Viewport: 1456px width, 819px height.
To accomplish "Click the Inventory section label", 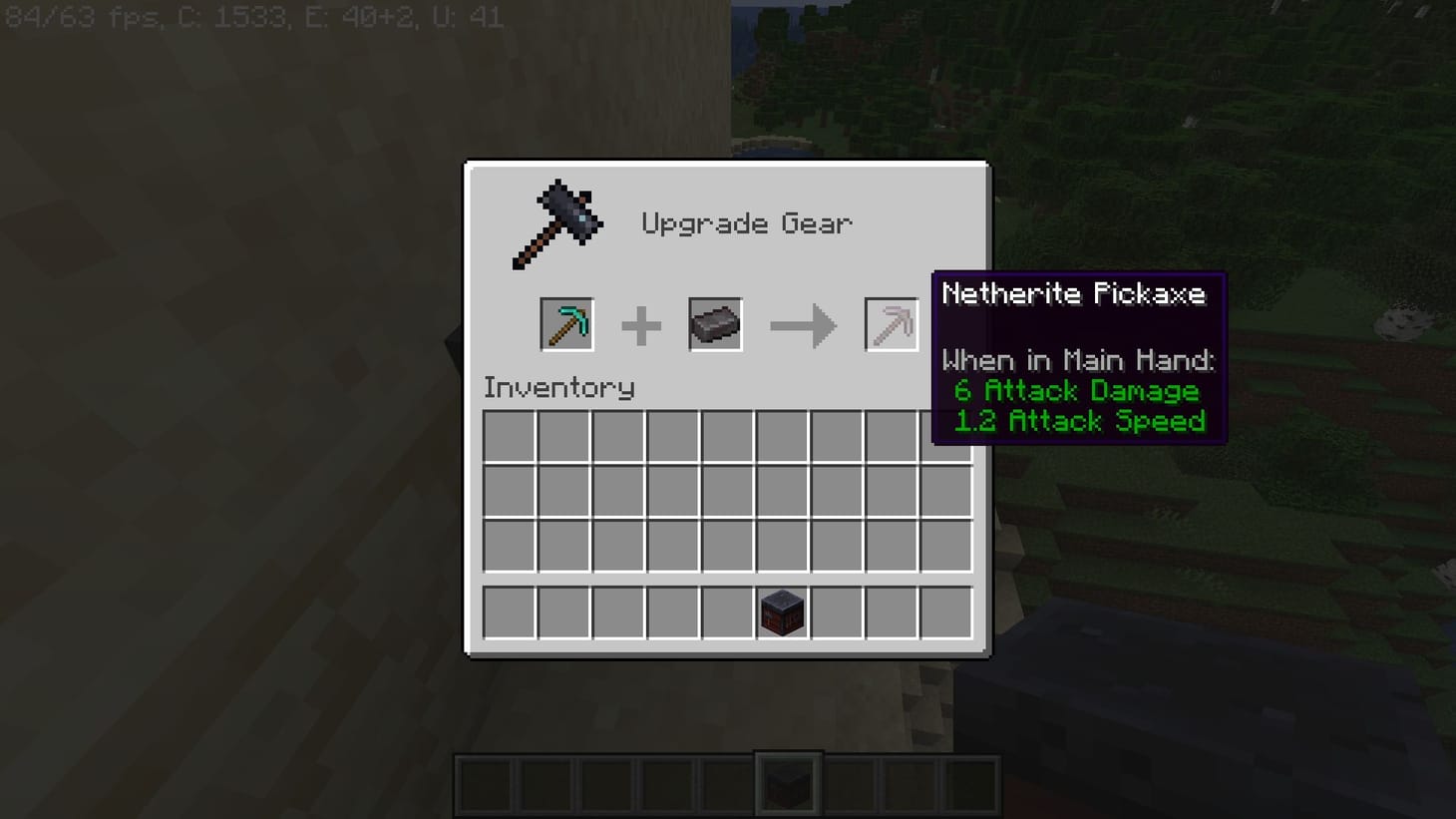I will (x=558, y=388).
